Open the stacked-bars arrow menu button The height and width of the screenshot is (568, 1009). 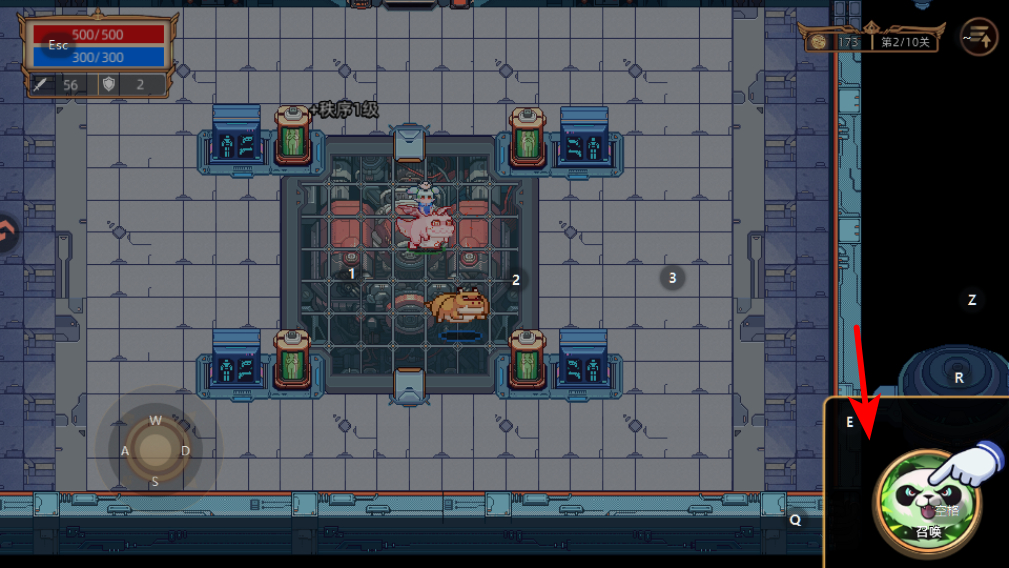click(978, 38)
